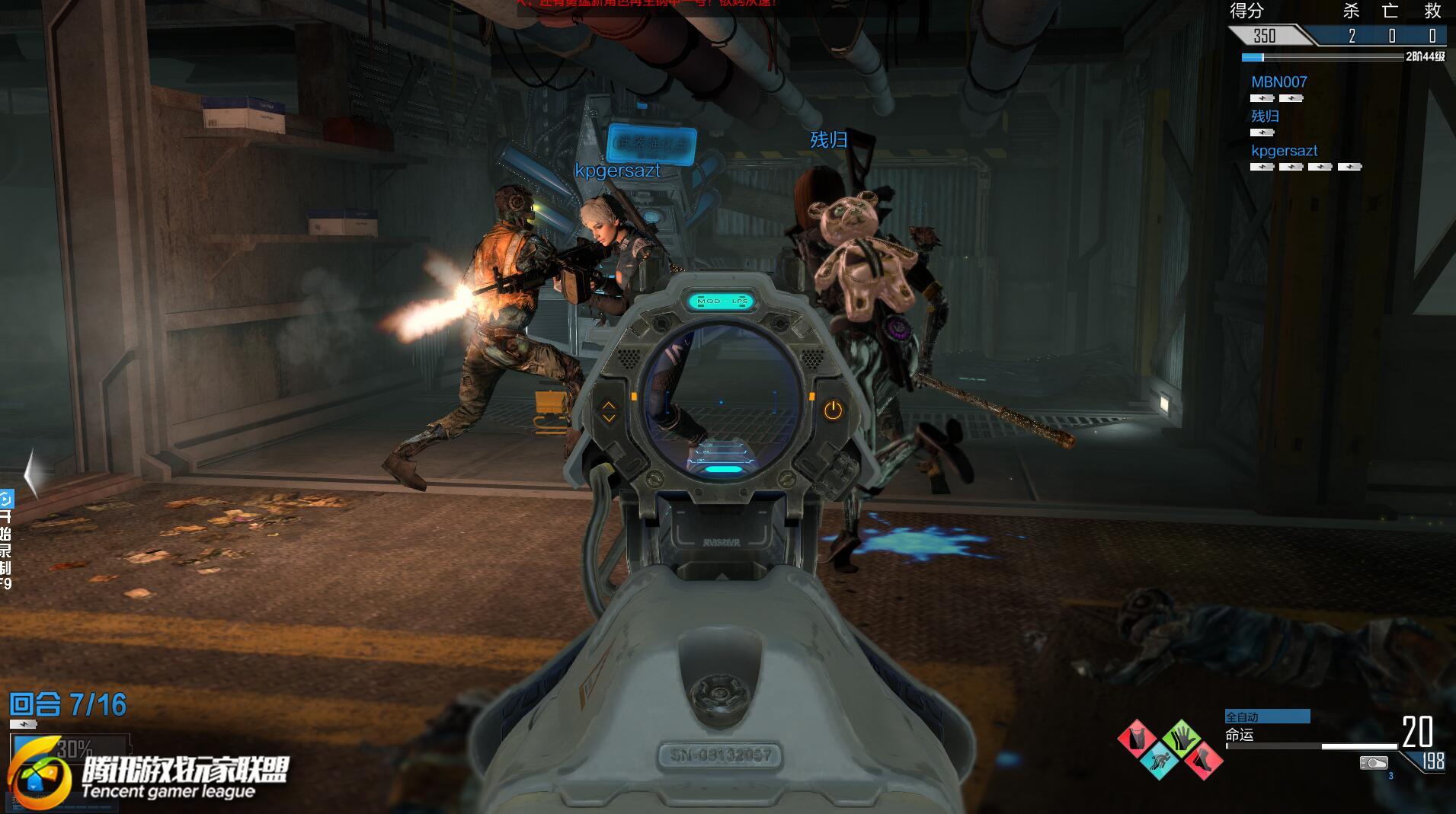
Task: Click the grey grenade equipment icon
Action: pos(1374,762)
